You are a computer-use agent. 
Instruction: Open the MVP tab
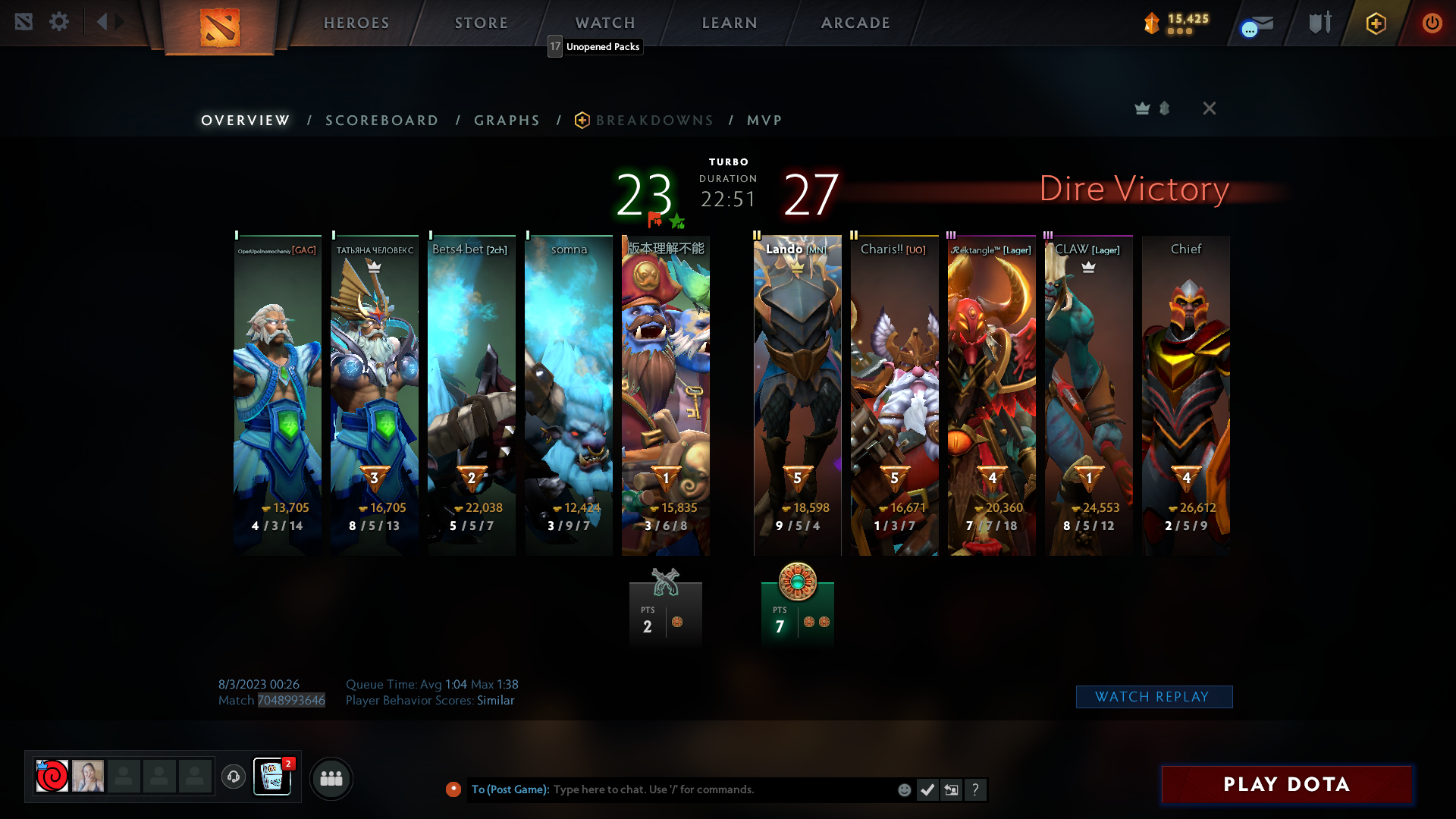(x=763, y=120)
